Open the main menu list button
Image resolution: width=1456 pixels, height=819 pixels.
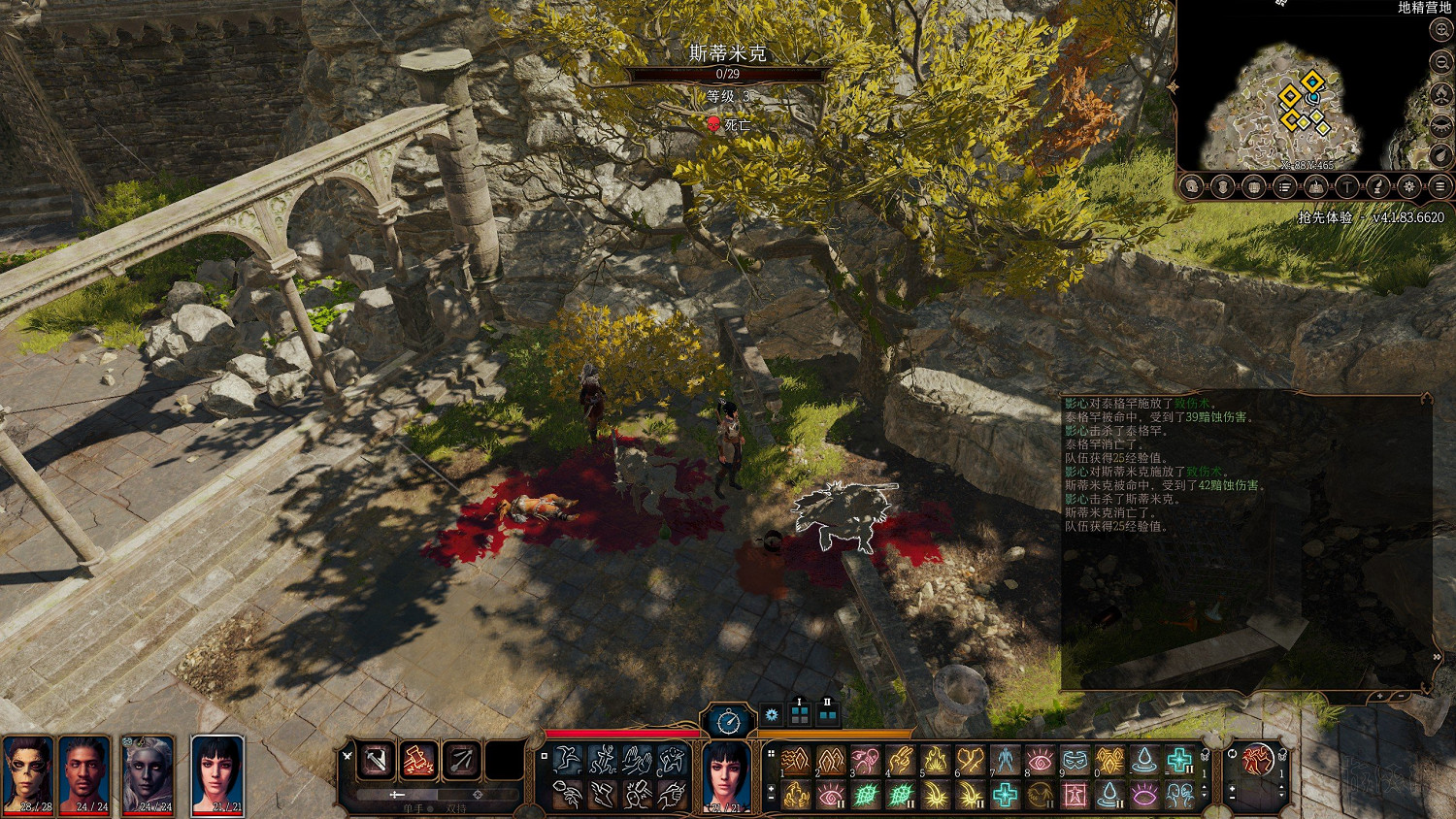pos(1440,186)
